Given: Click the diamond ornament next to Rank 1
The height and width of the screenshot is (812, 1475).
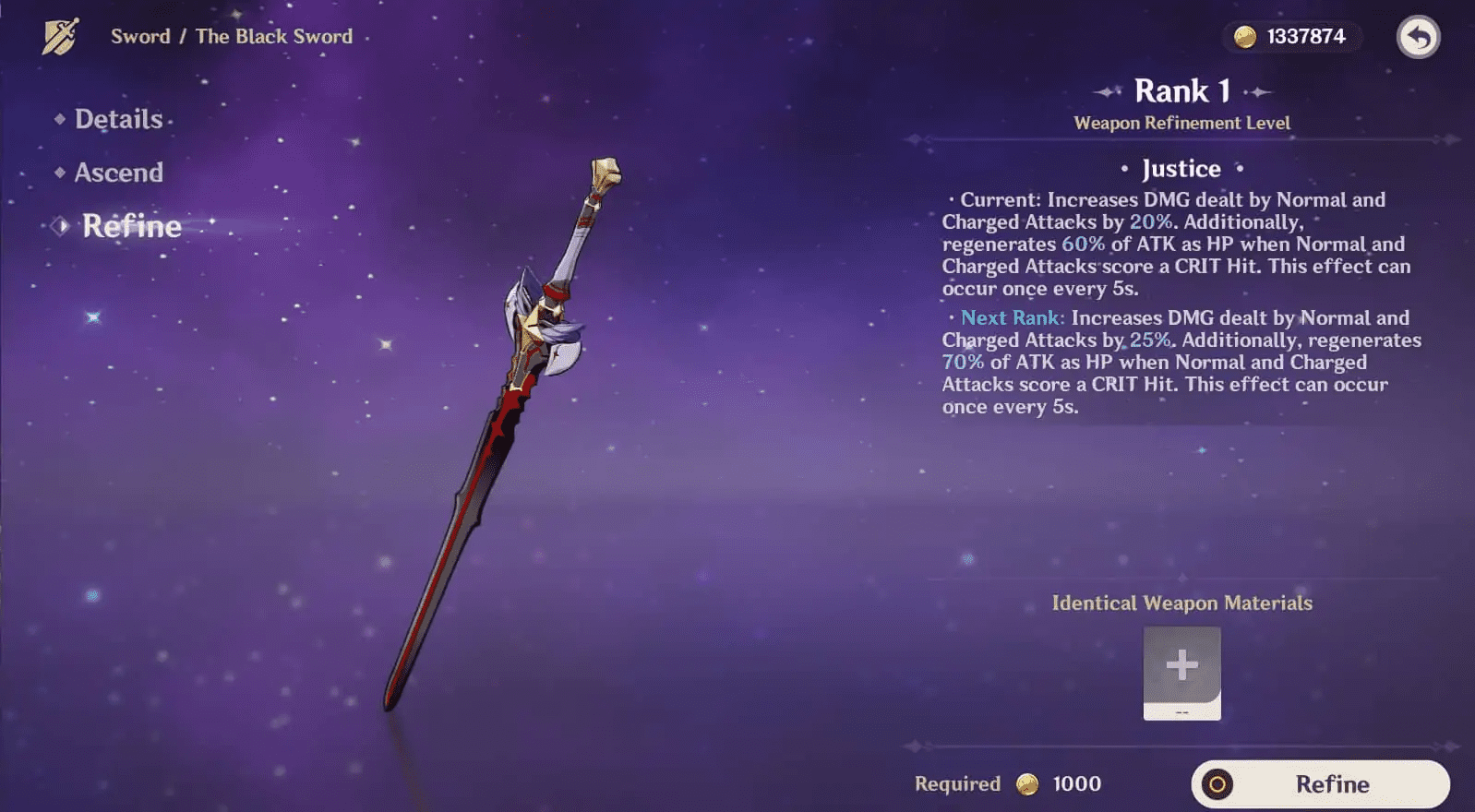Looking at the screenshot, I should [1107, 90].
